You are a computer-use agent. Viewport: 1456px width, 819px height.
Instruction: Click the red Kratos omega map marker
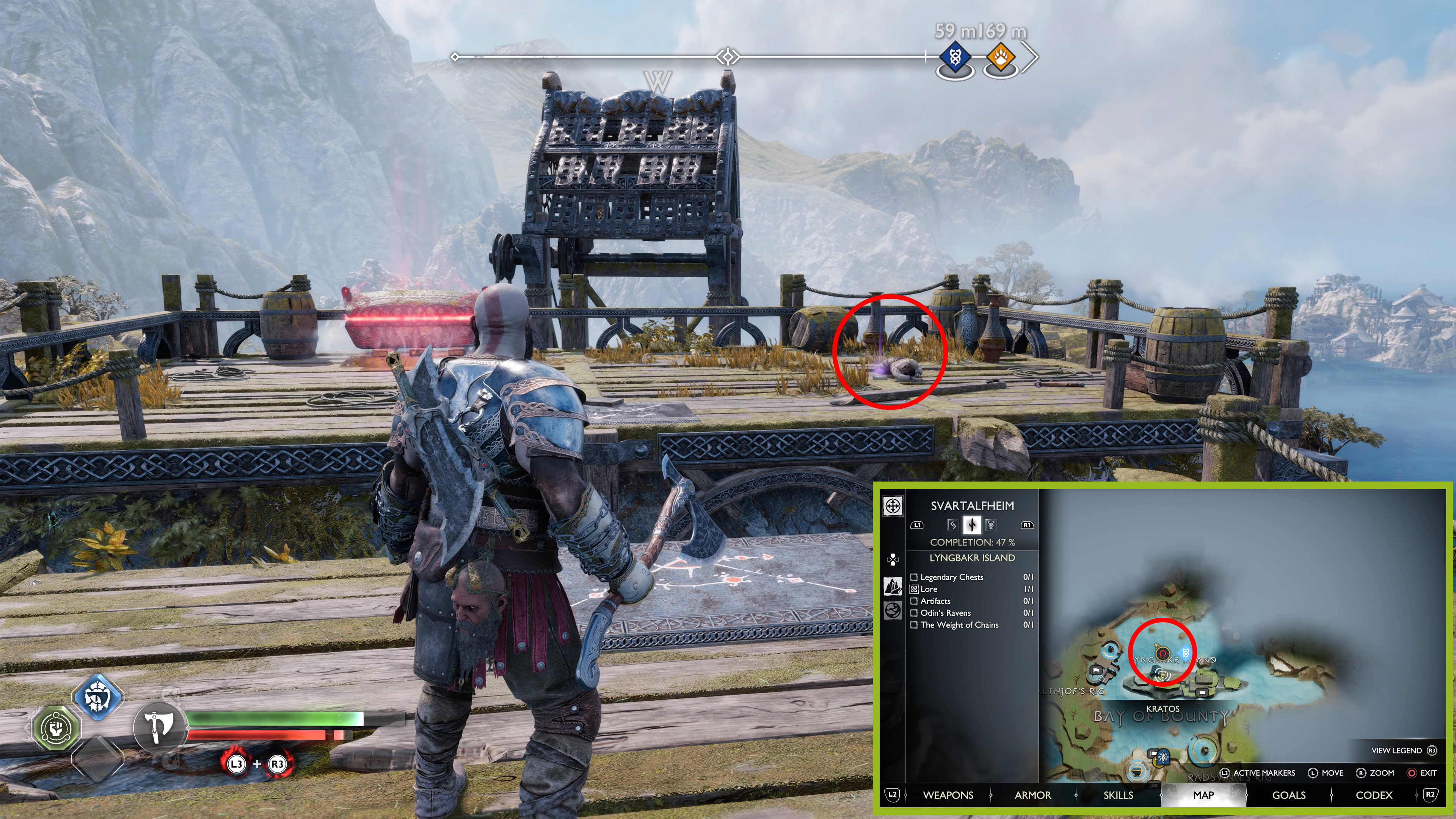1162,654
